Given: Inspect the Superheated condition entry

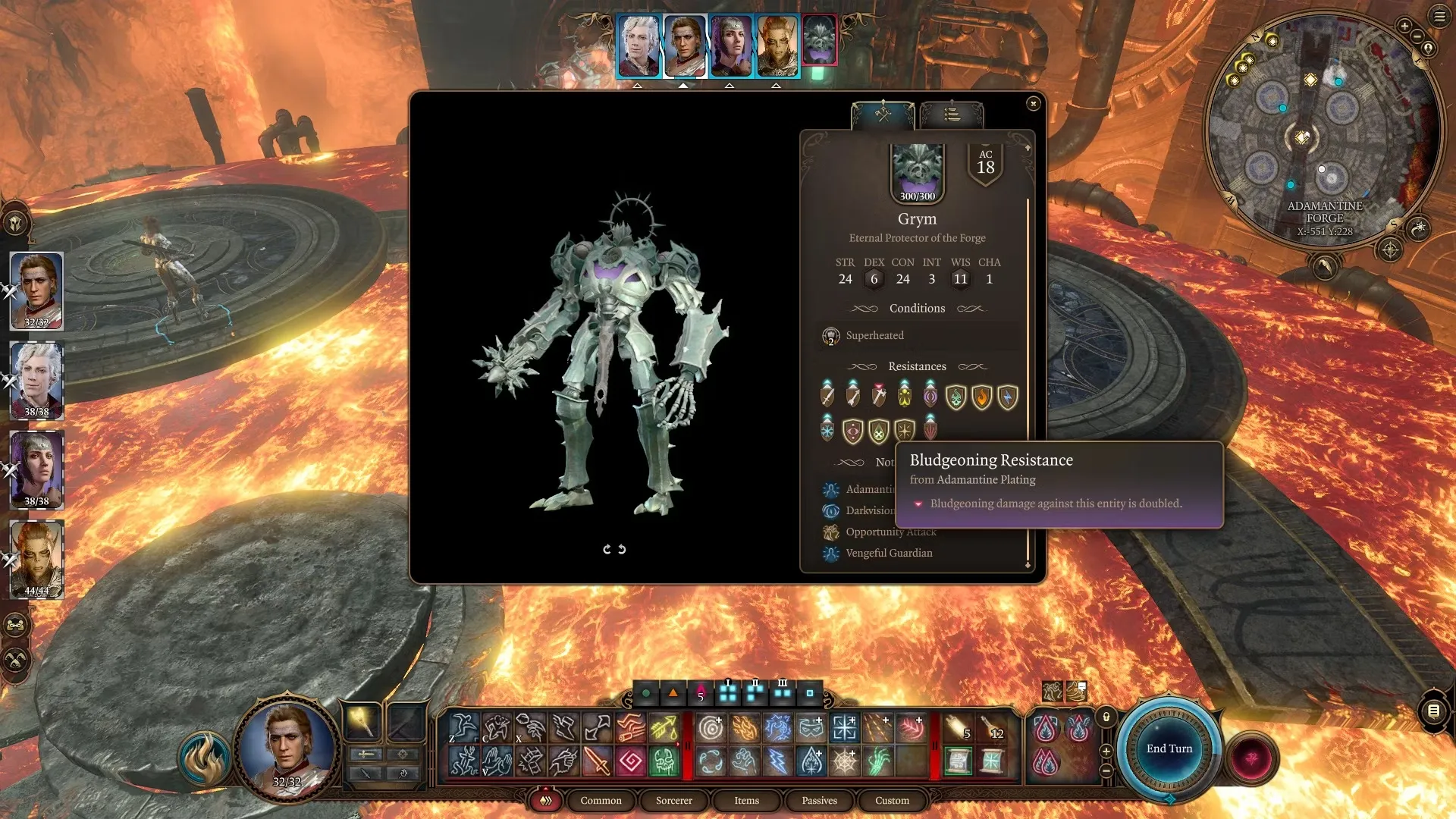Looking at the screenshot, I should click(874, 335).
